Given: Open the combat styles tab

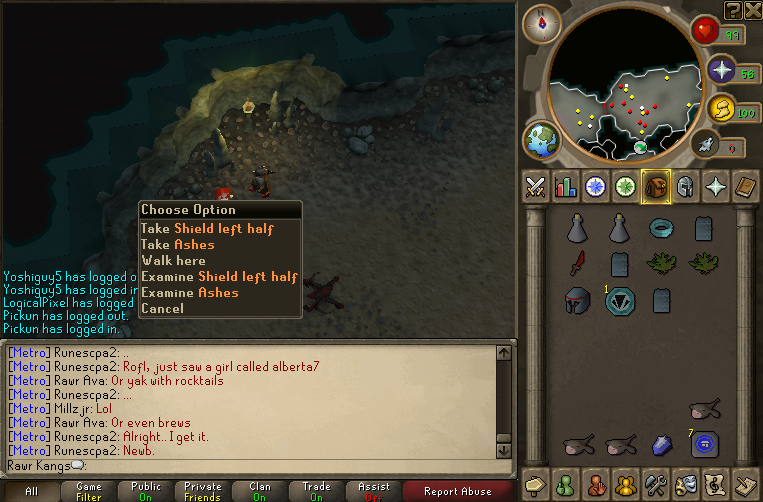Looking at the screenshot, I should tap(535, 187).
